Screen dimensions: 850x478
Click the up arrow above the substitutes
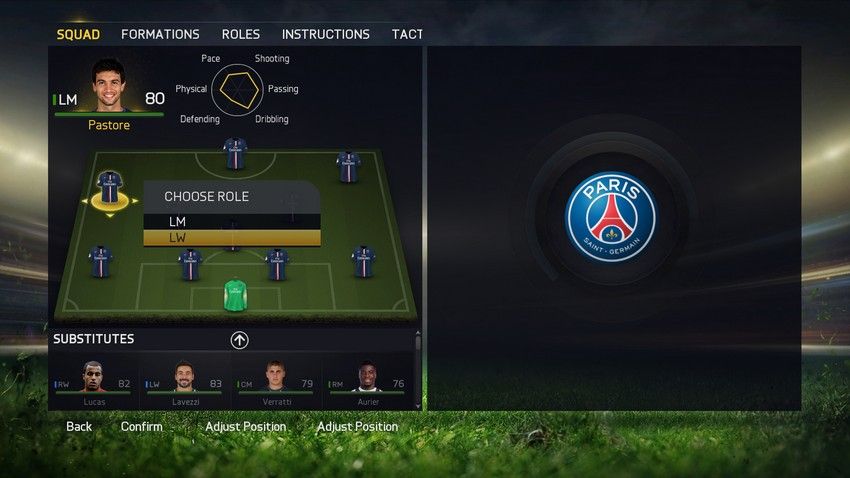[x=239, y=340]
